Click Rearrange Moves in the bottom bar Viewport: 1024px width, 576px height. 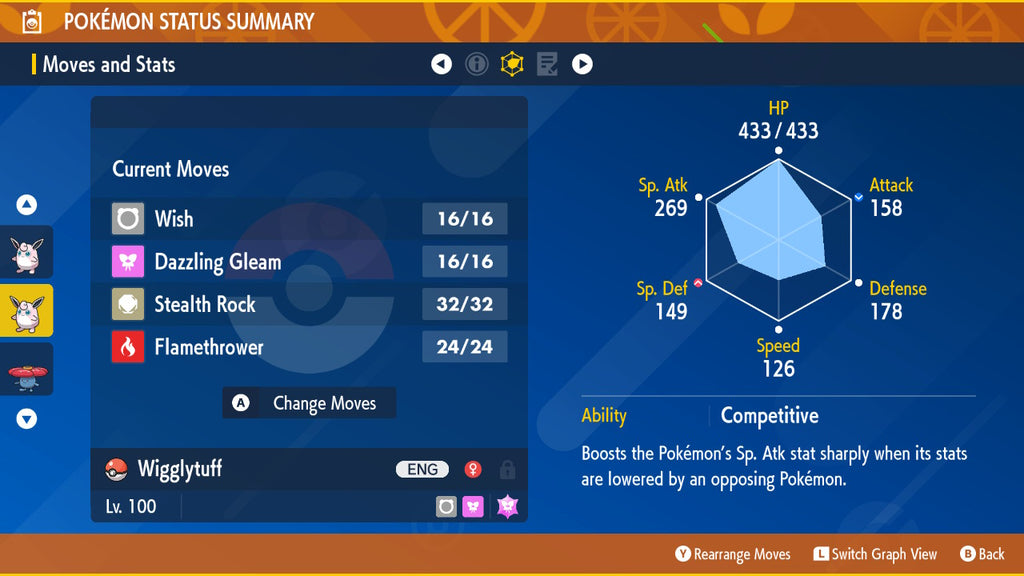pyautogui.click(x=732, y=554)
